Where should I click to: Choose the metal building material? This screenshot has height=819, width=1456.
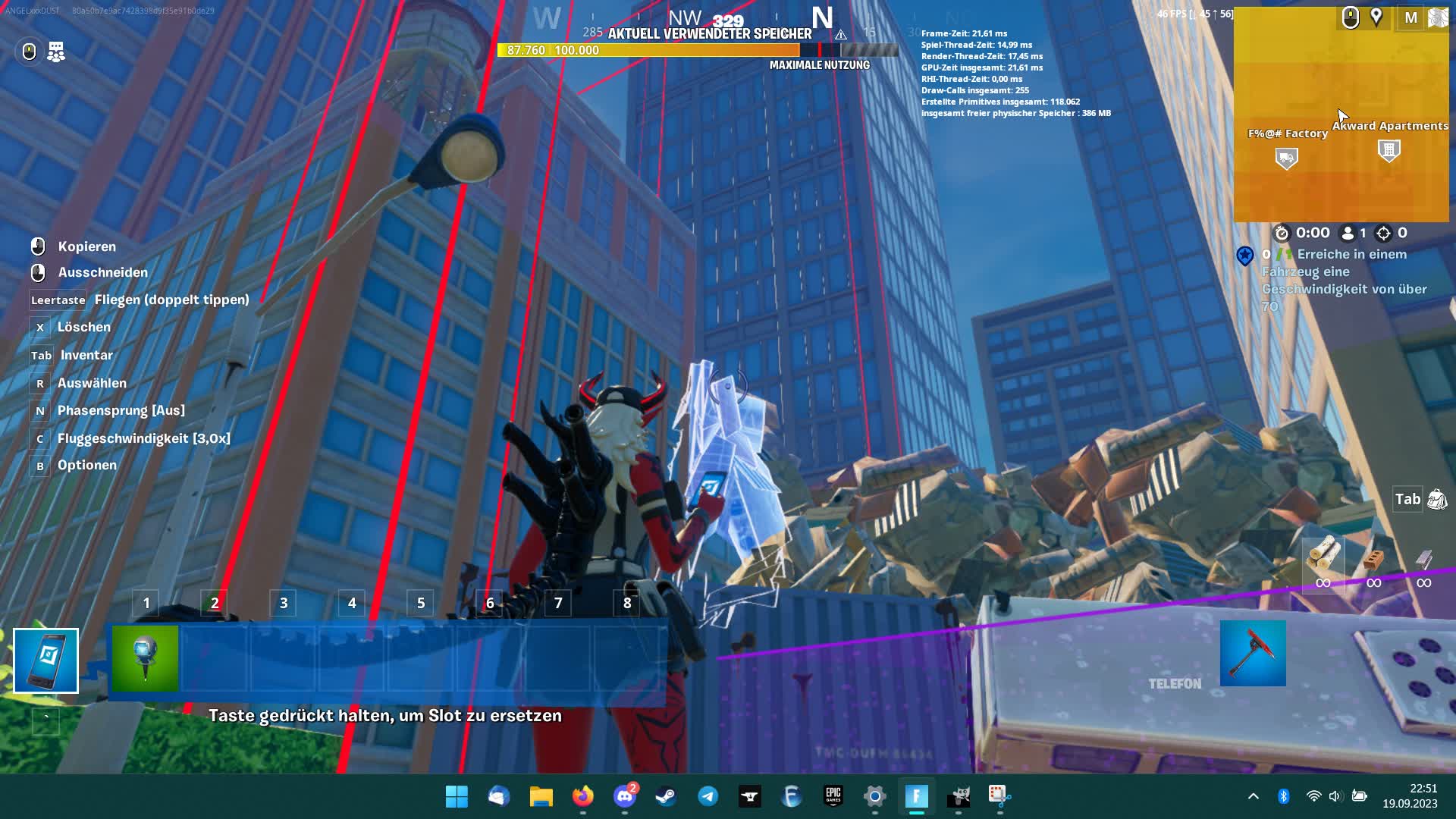click(x=1423, y=561)
